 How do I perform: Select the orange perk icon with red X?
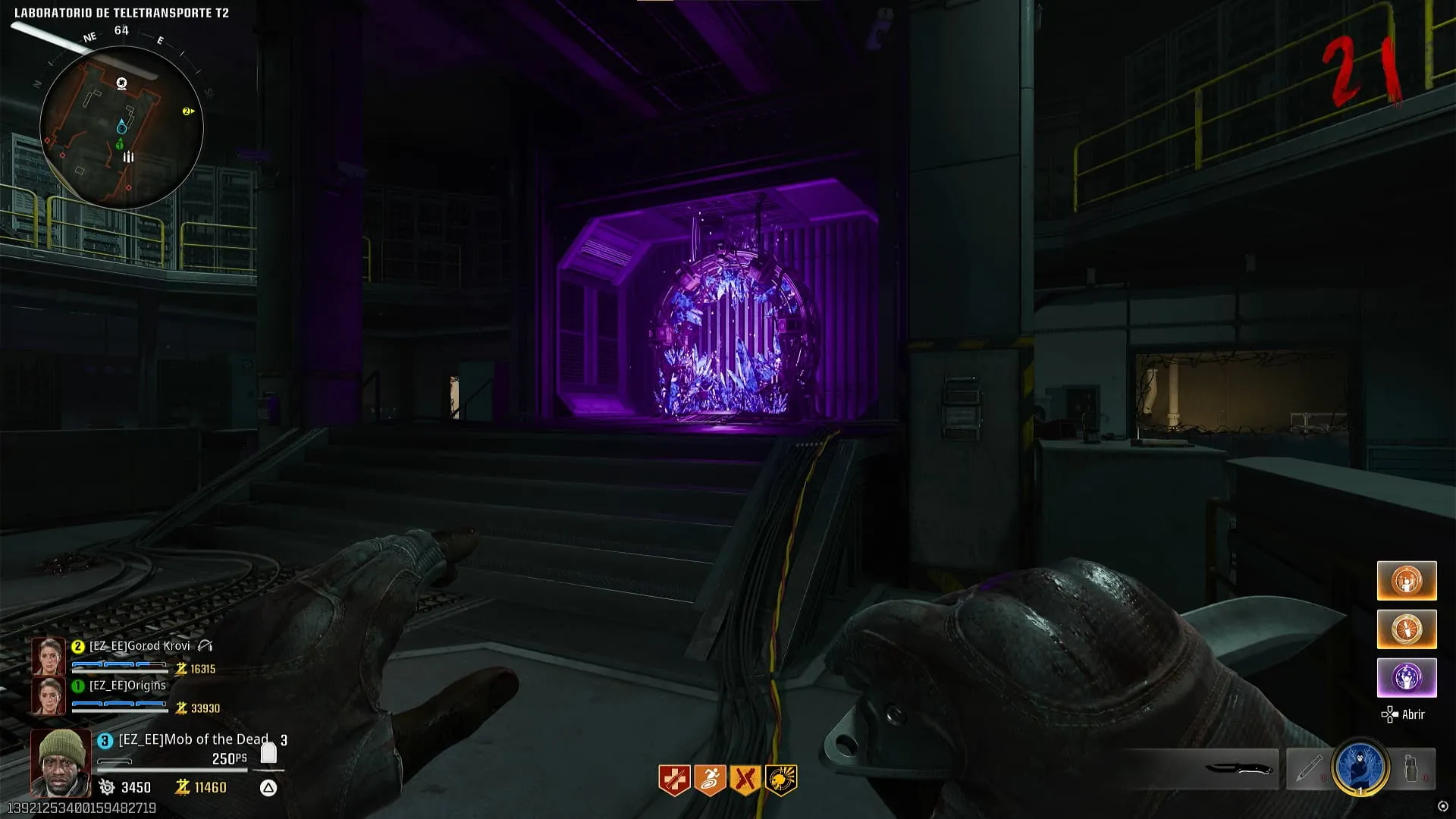click(745, 780)
